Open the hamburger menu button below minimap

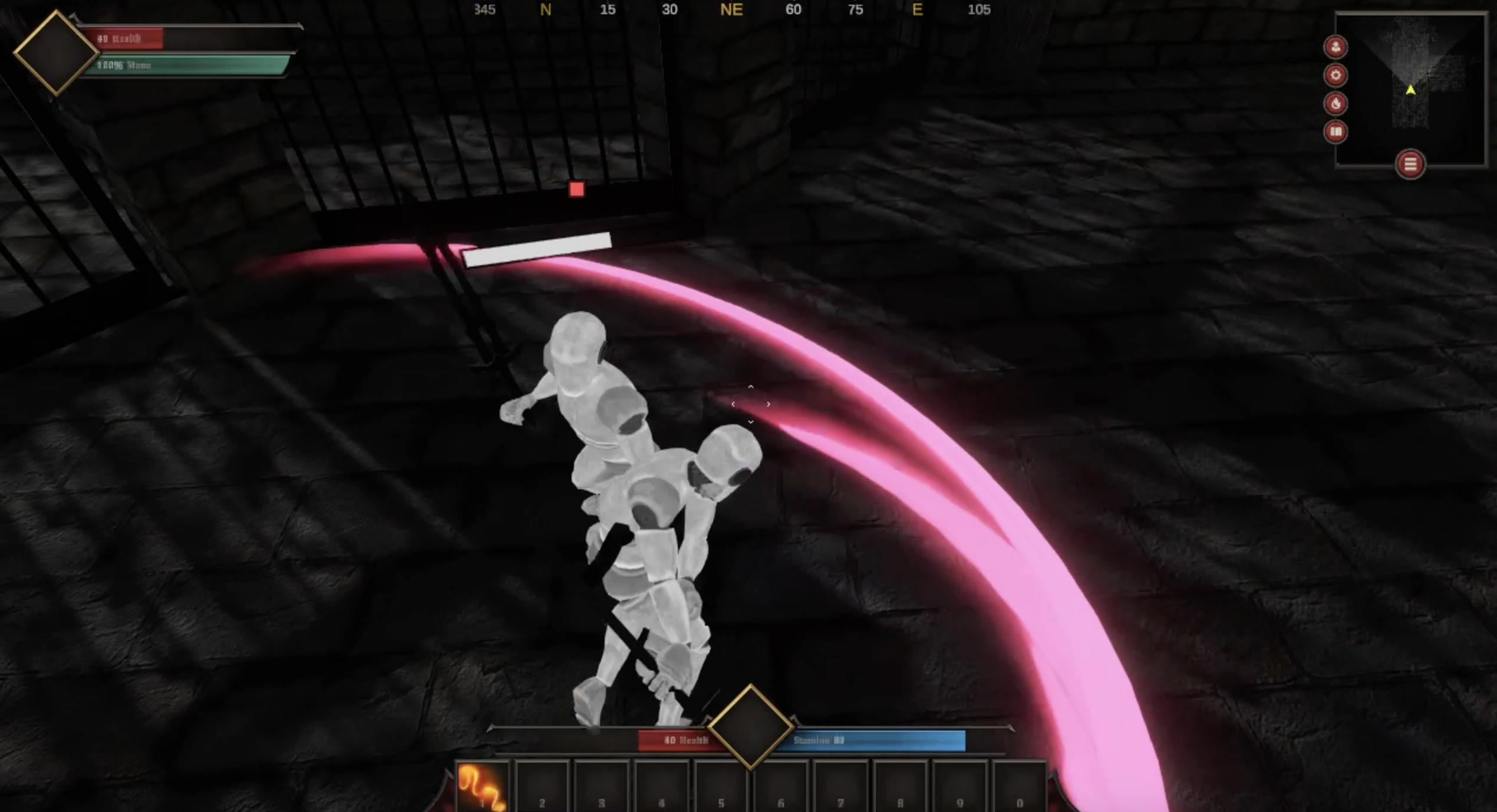pos(1410,164)
